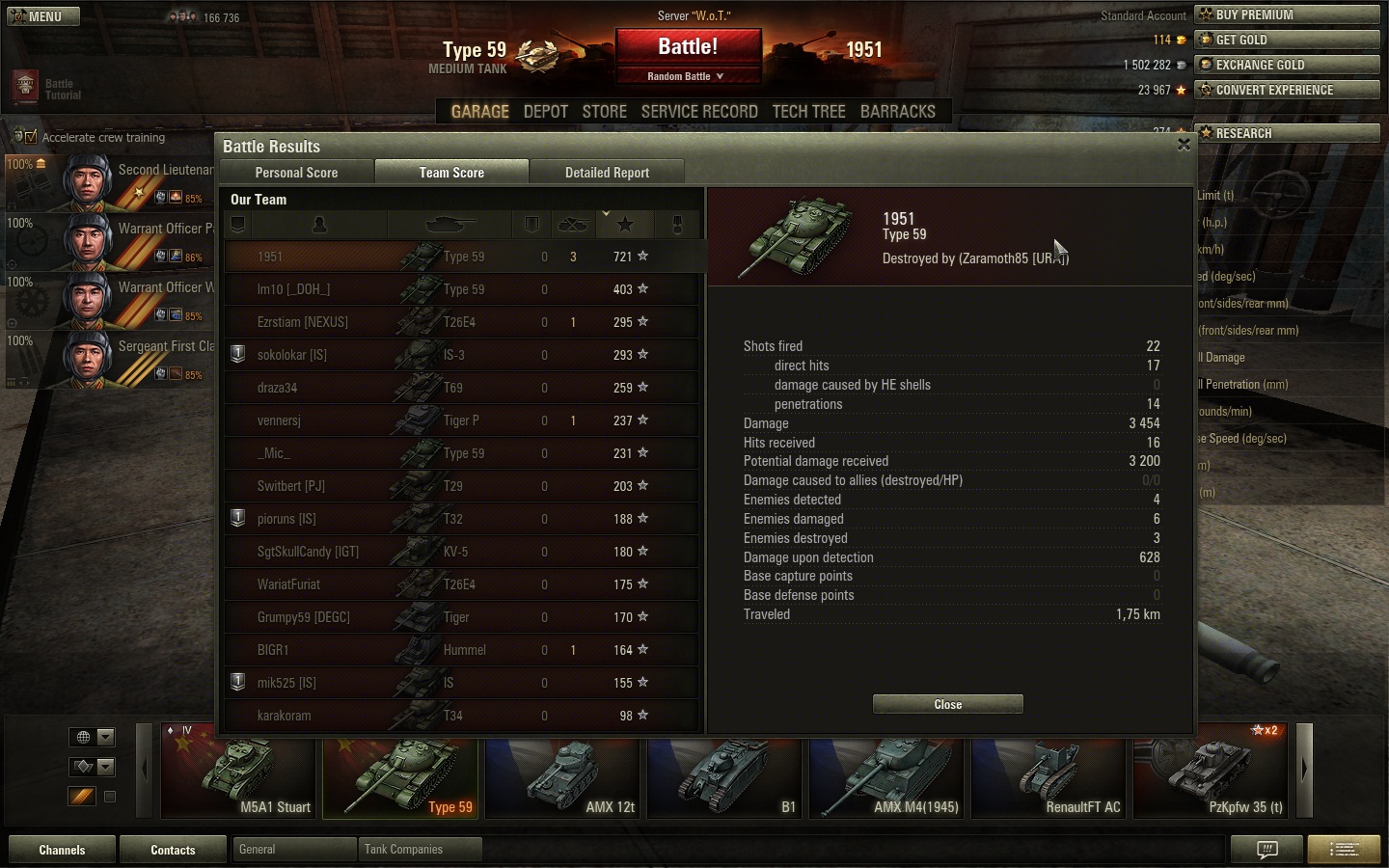Go to the DEPOT section
Image resolution: width=1389 pixels, height=868 pixels.
pyautogui.click(x=545, y=112)
